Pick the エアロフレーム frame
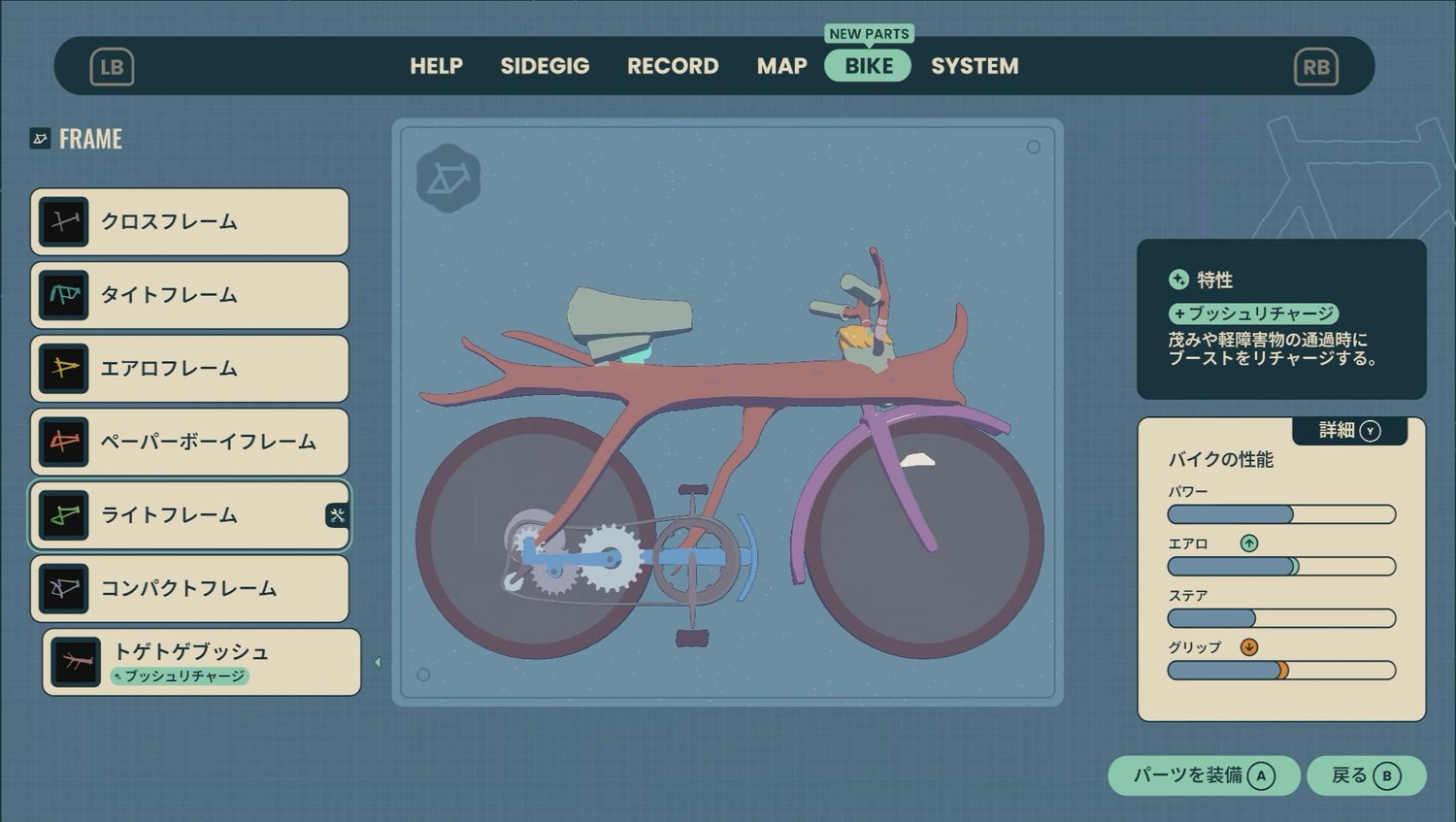The height and width of the screenshot is (822, 1456). 189,369
